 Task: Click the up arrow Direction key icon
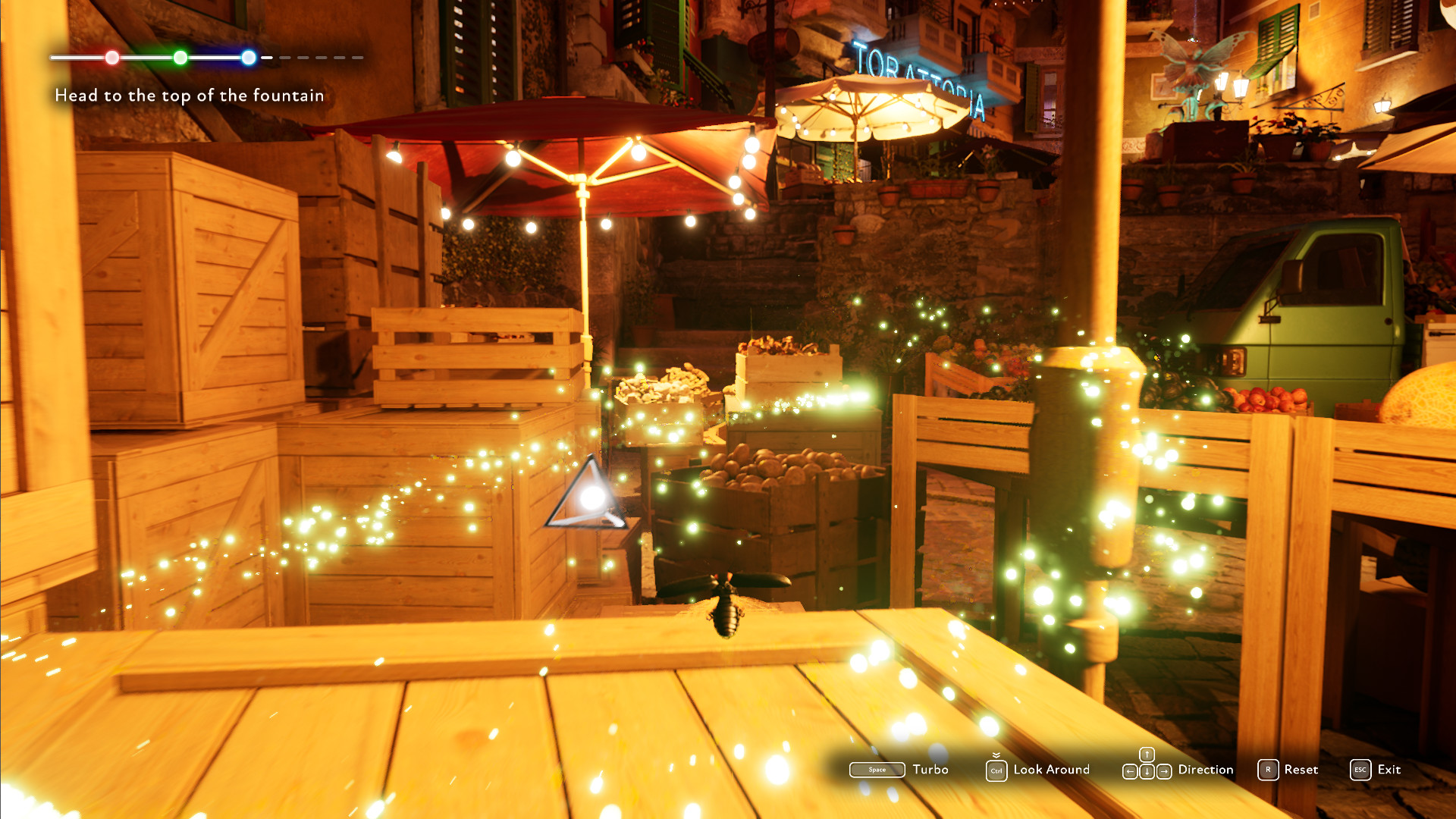click(1147, 755)
